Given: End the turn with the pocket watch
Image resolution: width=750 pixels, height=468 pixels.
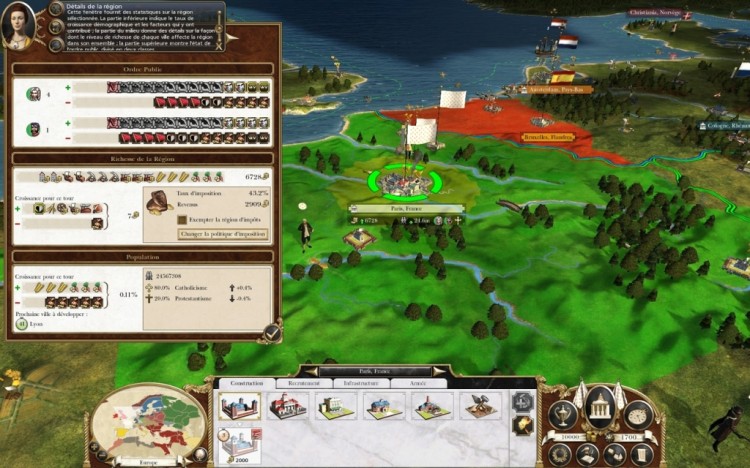Looking at the screenshot, I should (x=639, y=414).
